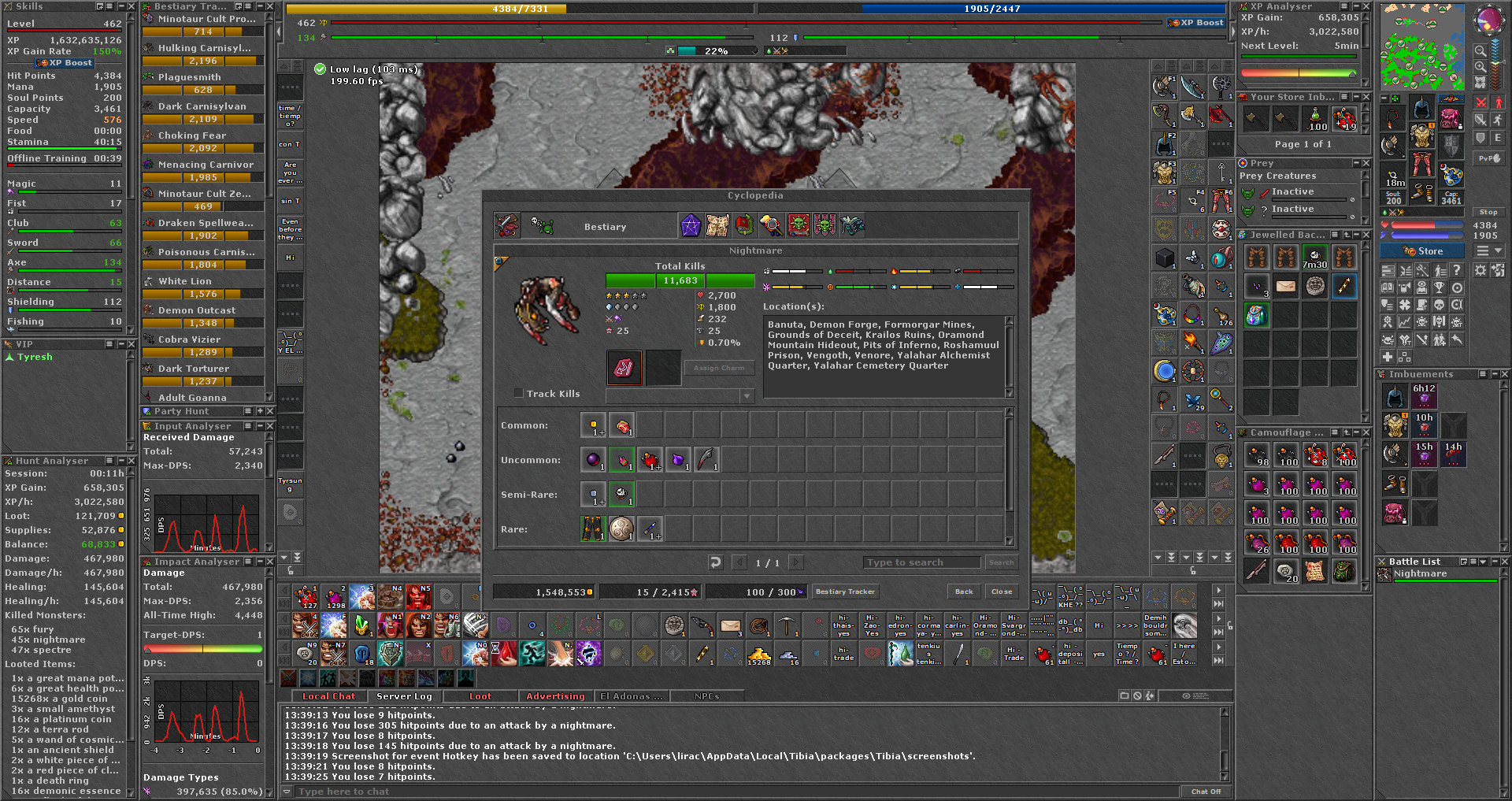This screenshot has height=801, width=1512.
Task: Open the Advertising chat channel tab
Action: pyautogui.click(x=555, y=696)
